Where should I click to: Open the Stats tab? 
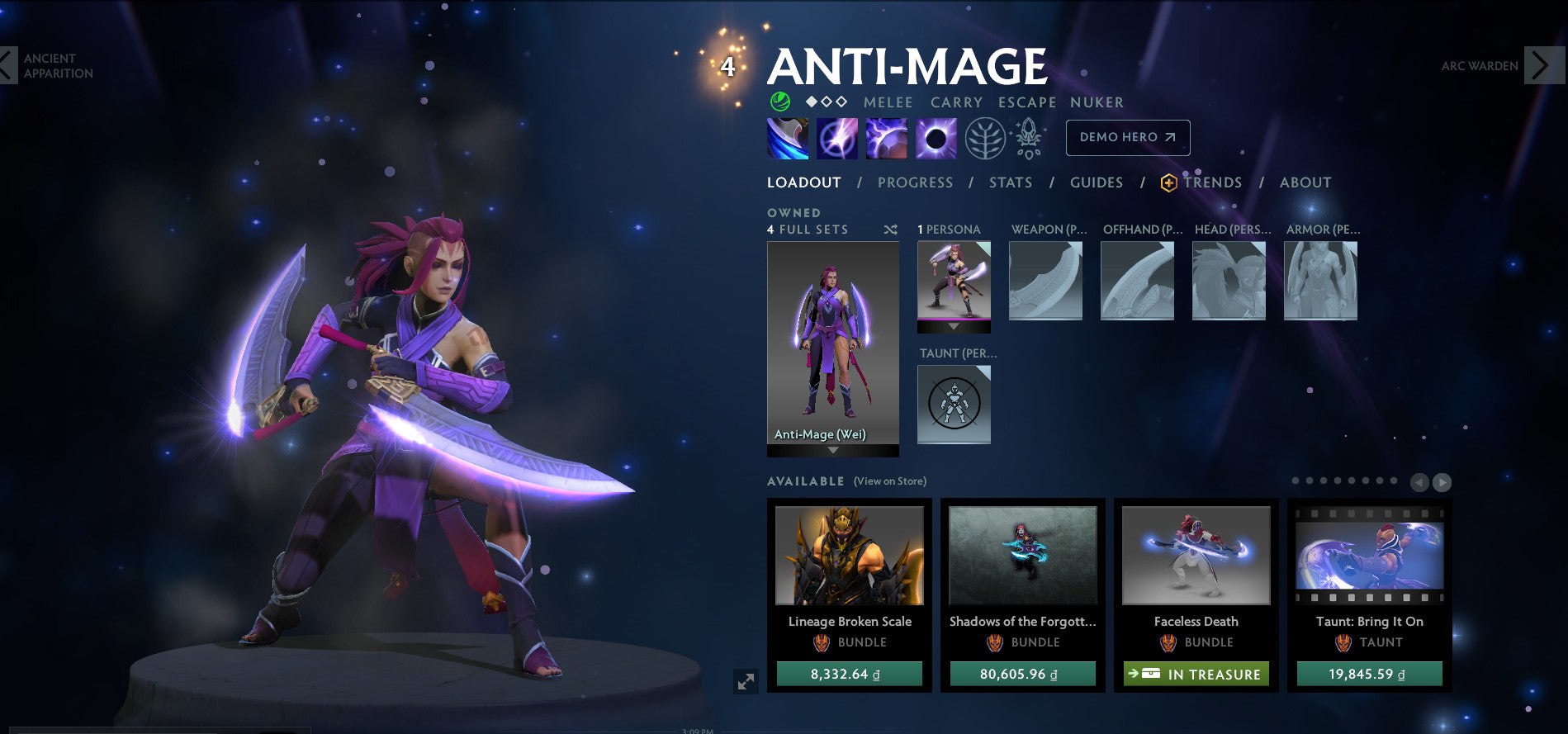(x=1011, y=182)
